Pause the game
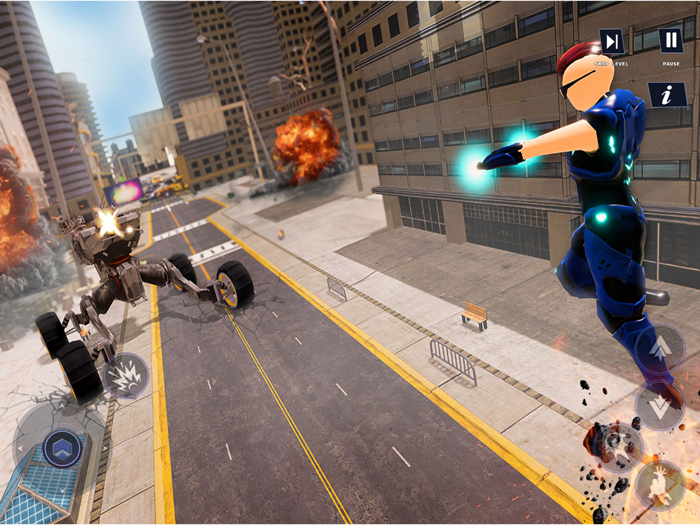The height and width of the screenshot is (525, 700). point(671,42)
